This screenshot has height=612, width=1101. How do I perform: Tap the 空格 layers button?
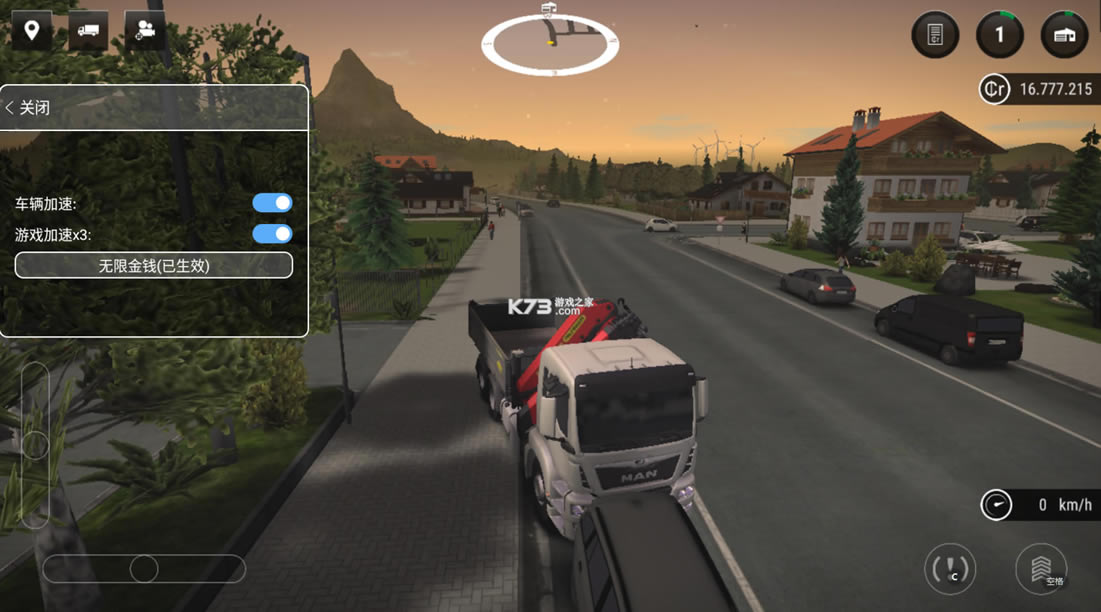(x=1041, y=569)
